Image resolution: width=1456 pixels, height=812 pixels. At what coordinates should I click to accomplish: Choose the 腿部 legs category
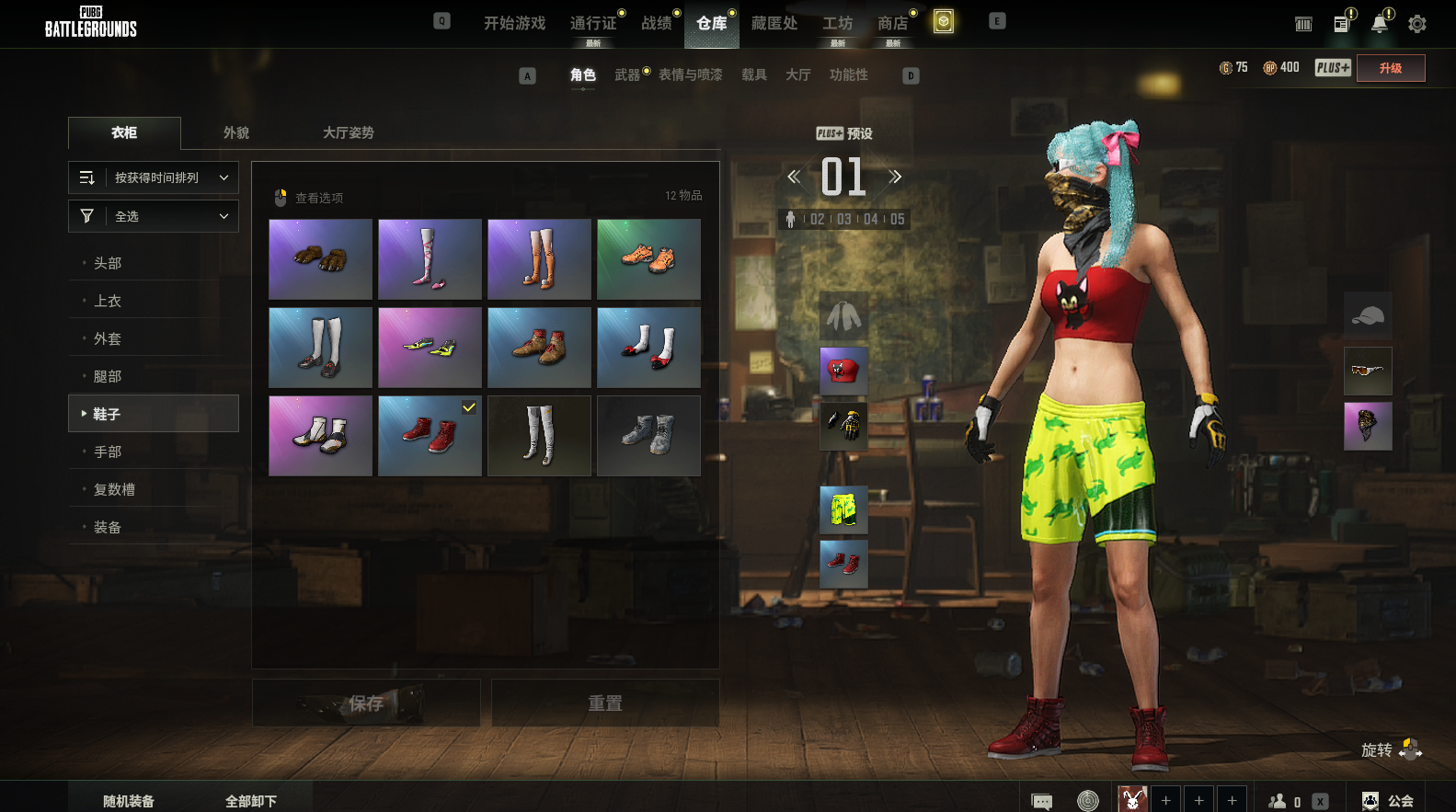click(x=108, y=376)
